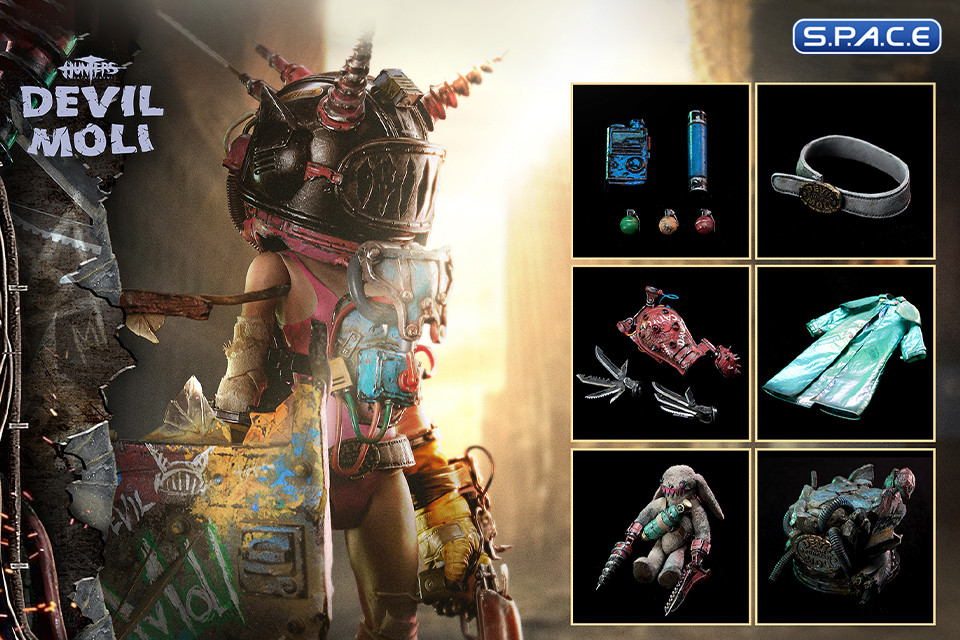Open the grey belt accessory thumbnail
Viewport: 960px width, 640px height.
[844, 171]
